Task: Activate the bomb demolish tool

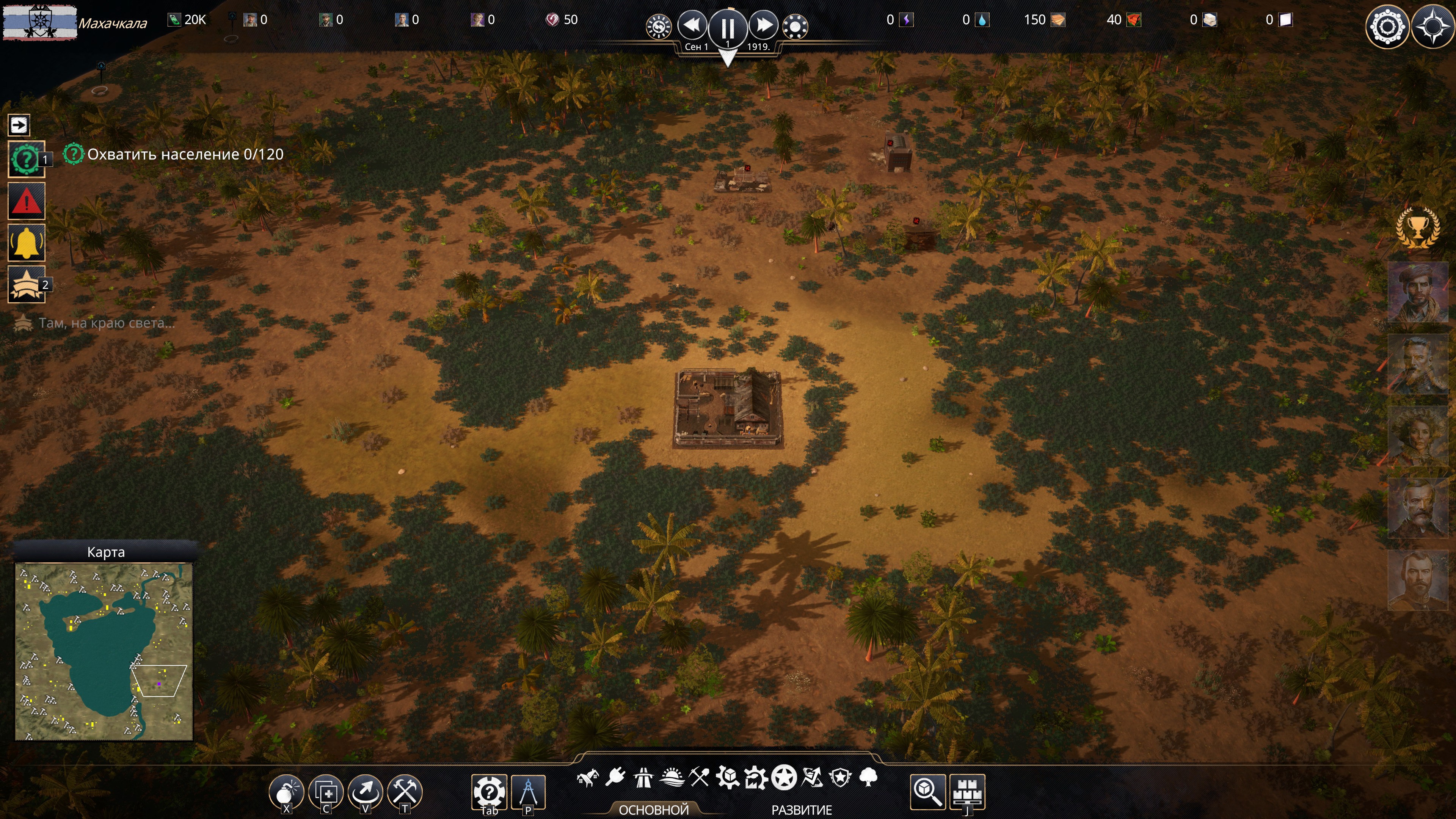Action: tap(287, 792)
